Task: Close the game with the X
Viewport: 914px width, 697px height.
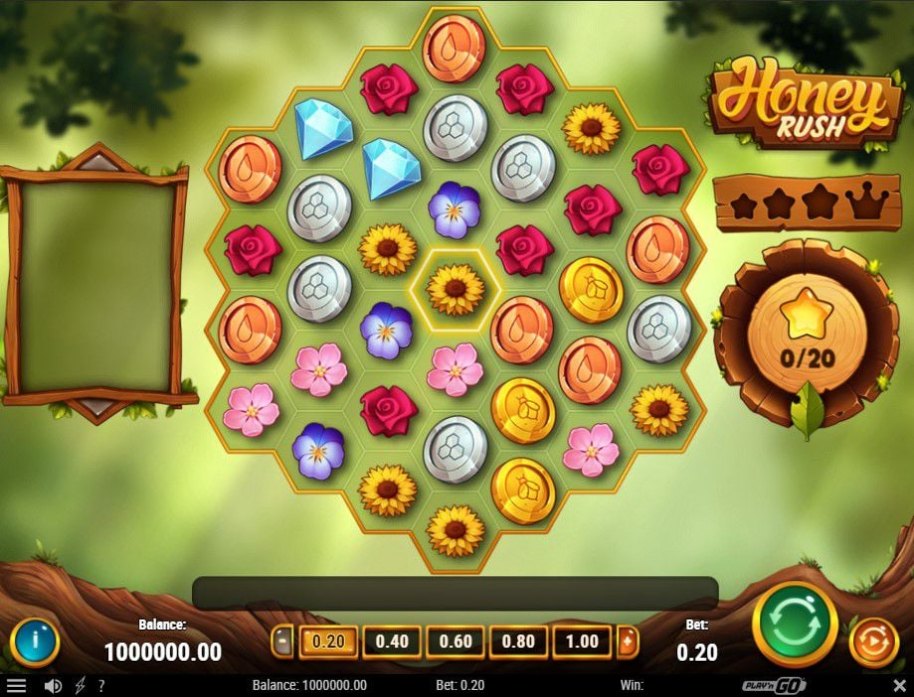Action: click(899, 686)
